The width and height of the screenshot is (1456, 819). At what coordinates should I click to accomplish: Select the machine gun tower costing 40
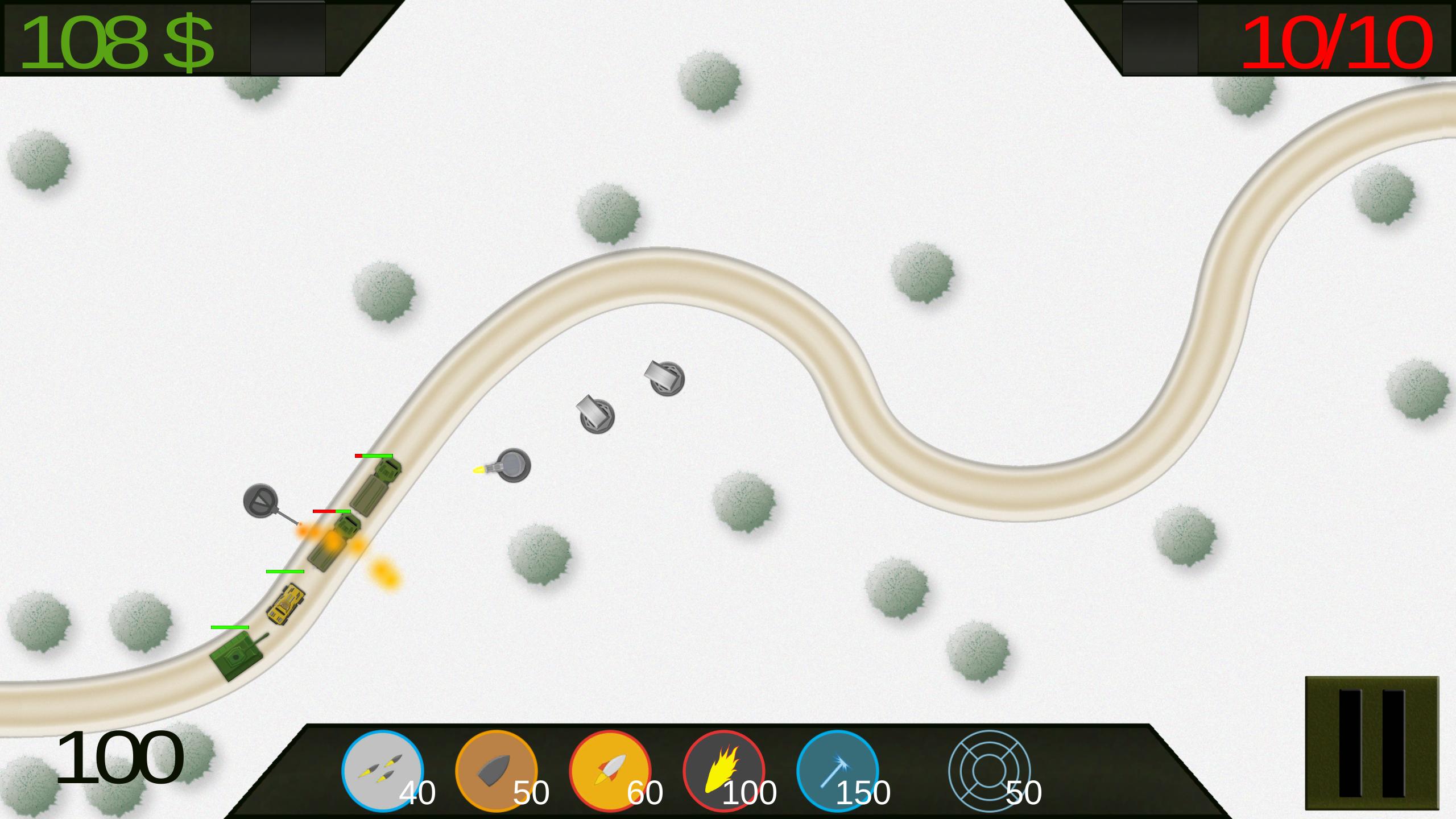pyautogui.click(x=382, y=771)
